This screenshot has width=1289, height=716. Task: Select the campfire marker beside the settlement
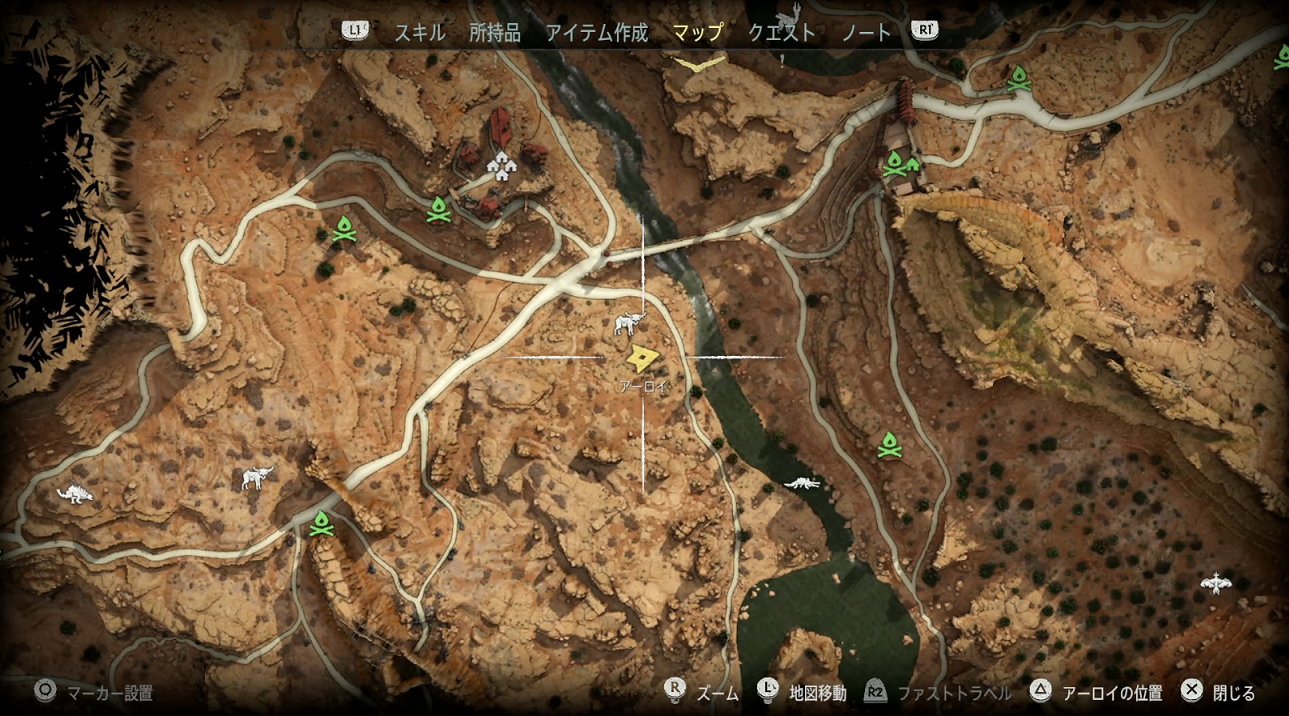tap(438, 209)
